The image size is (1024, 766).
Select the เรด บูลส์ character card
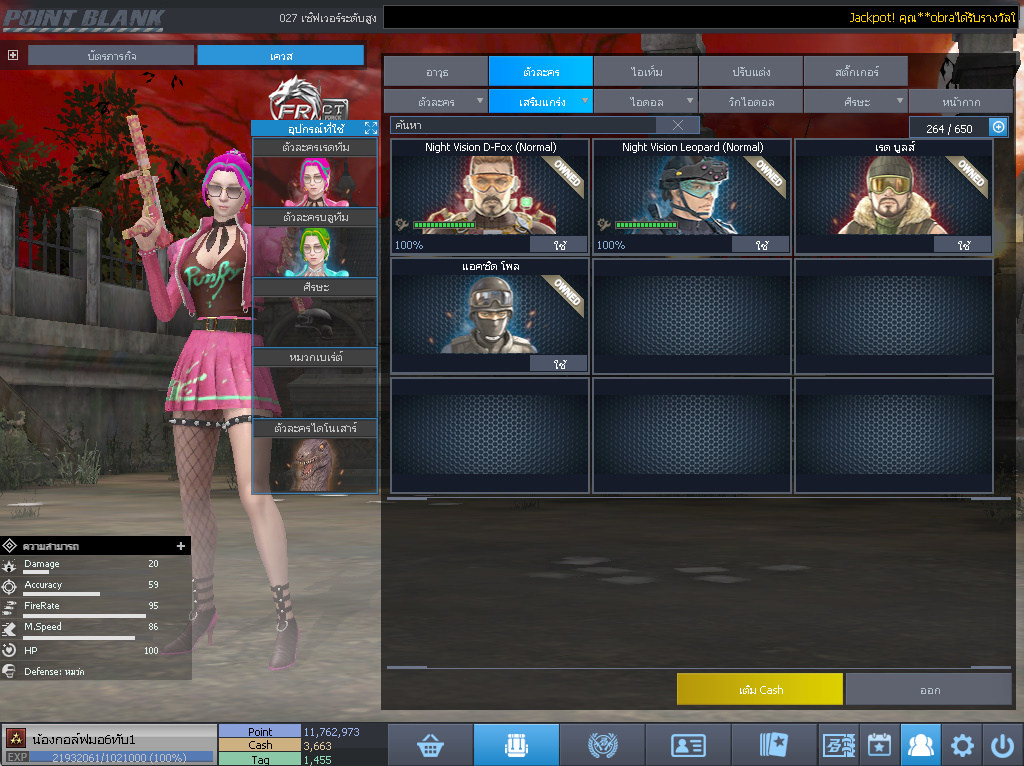click(x=893, y=195)
